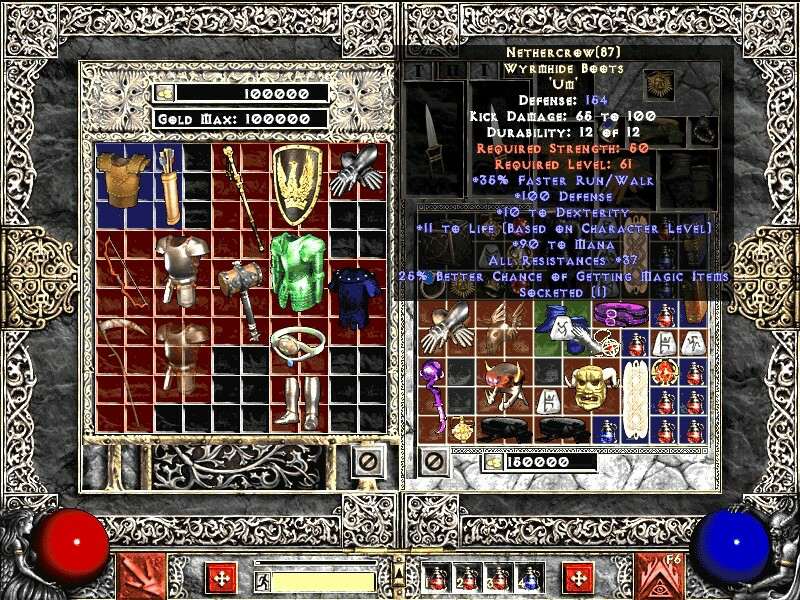
Task: Open the right skill selector with F6
Action: click(x=659, y=577)
